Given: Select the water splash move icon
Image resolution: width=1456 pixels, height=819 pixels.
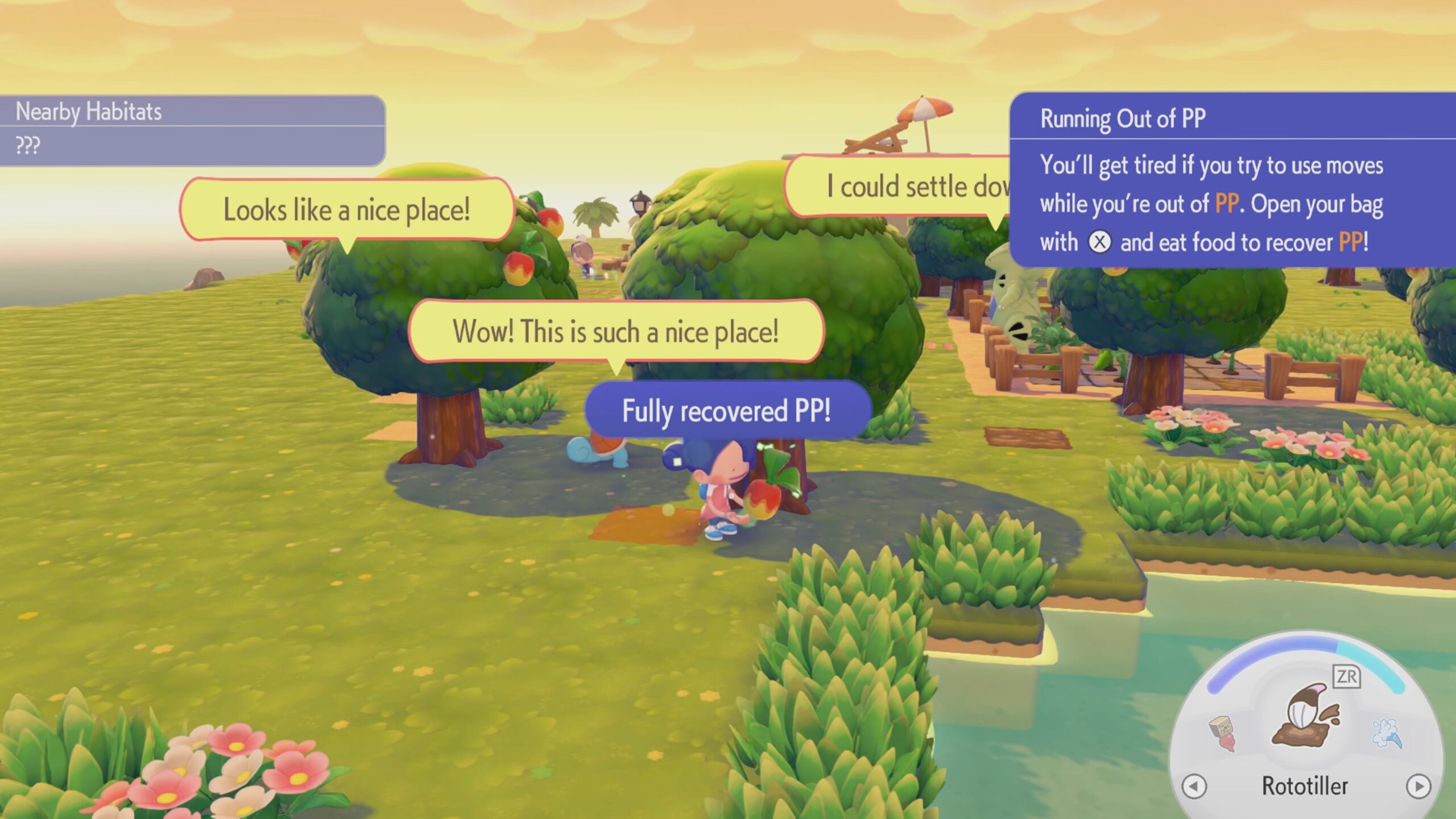Looking at the screenshot, I should coord(1387,733).
